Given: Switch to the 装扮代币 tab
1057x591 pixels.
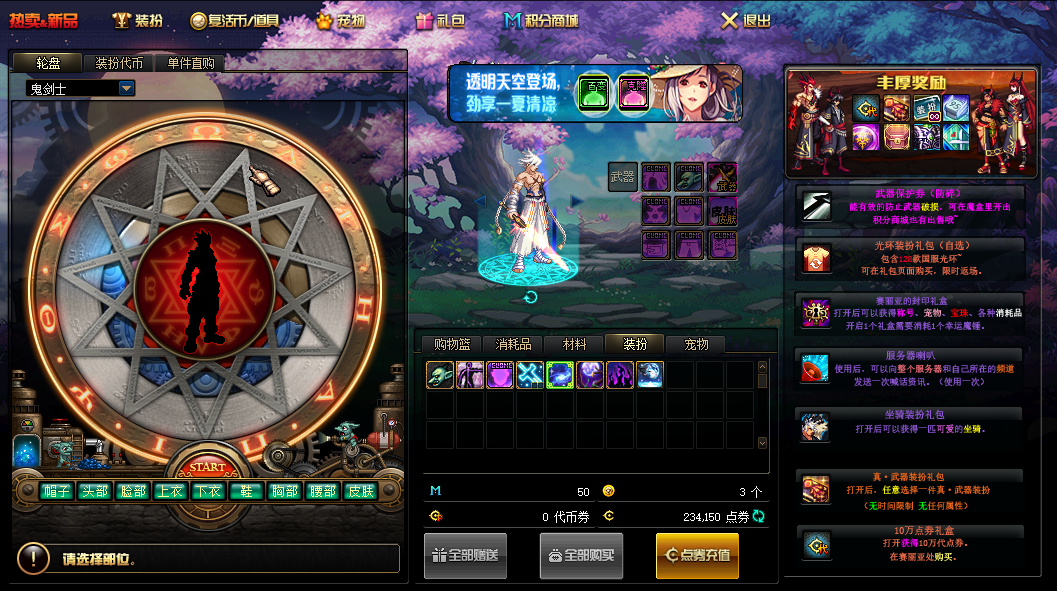Looking at the screenshot, I should [x=119, y=63].
